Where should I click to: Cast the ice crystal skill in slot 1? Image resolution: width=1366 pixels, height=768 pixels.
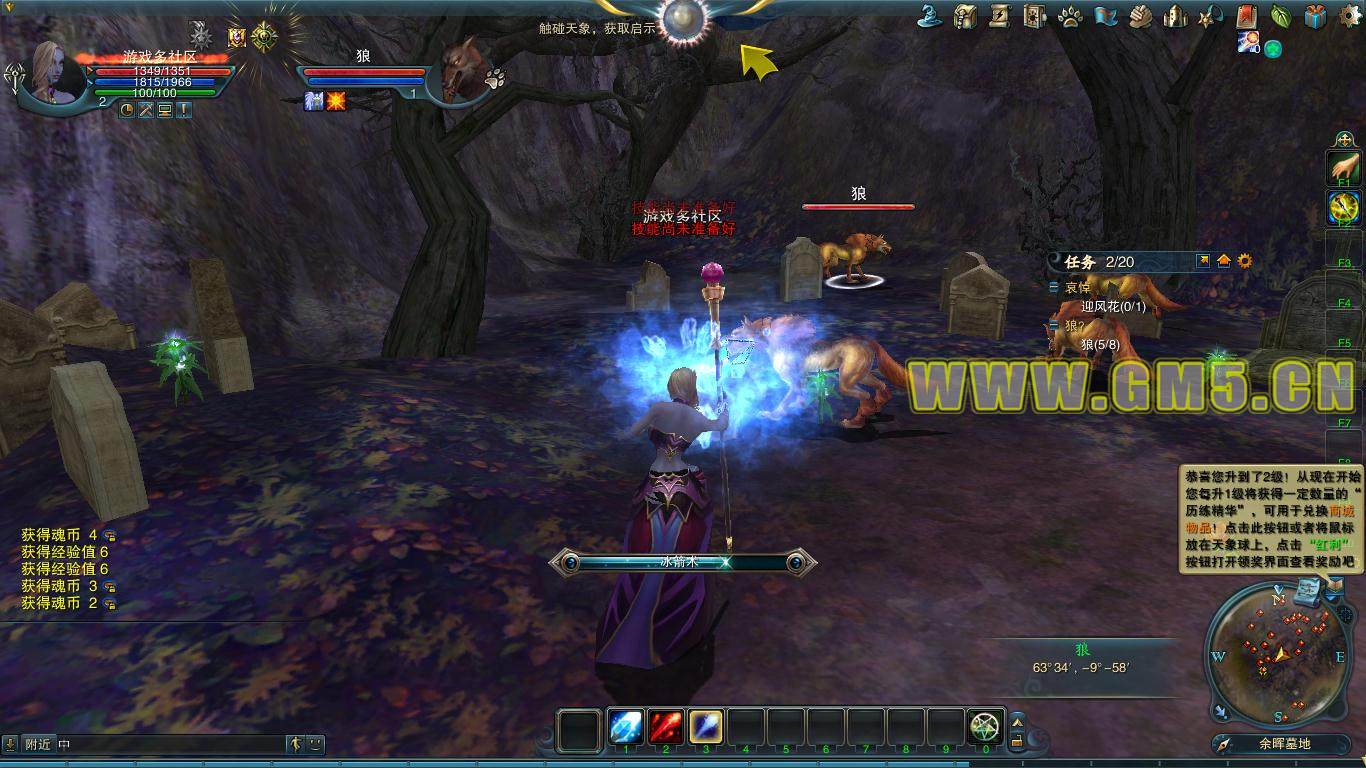coord(627,727)
